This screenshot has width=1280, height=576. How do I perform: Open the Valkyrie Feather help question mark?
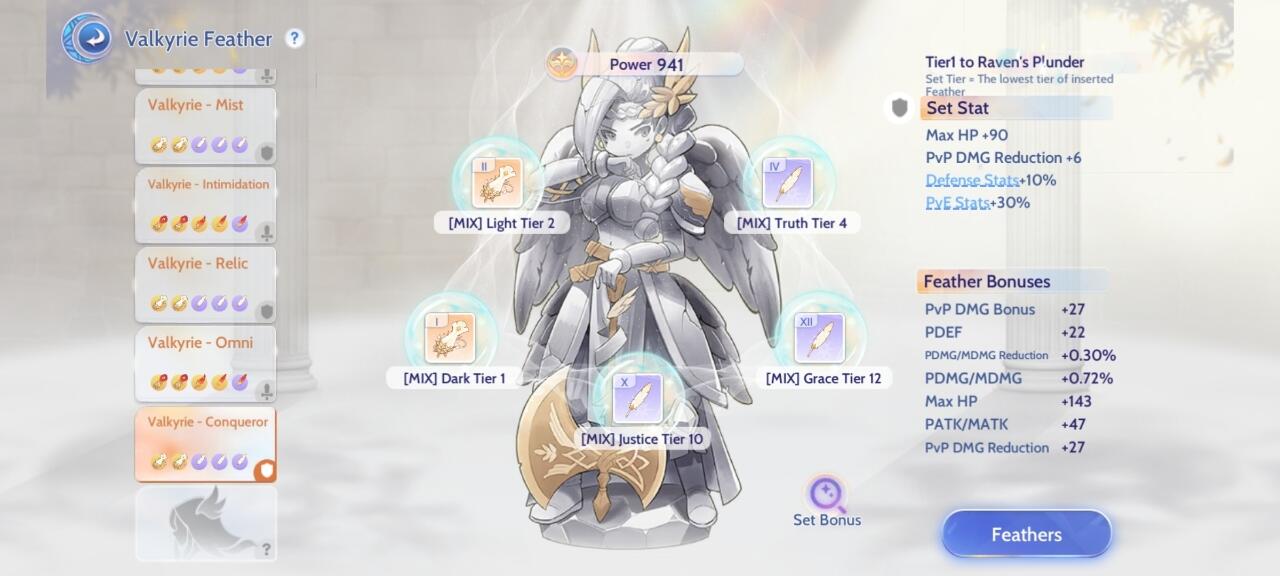[294, 39]
